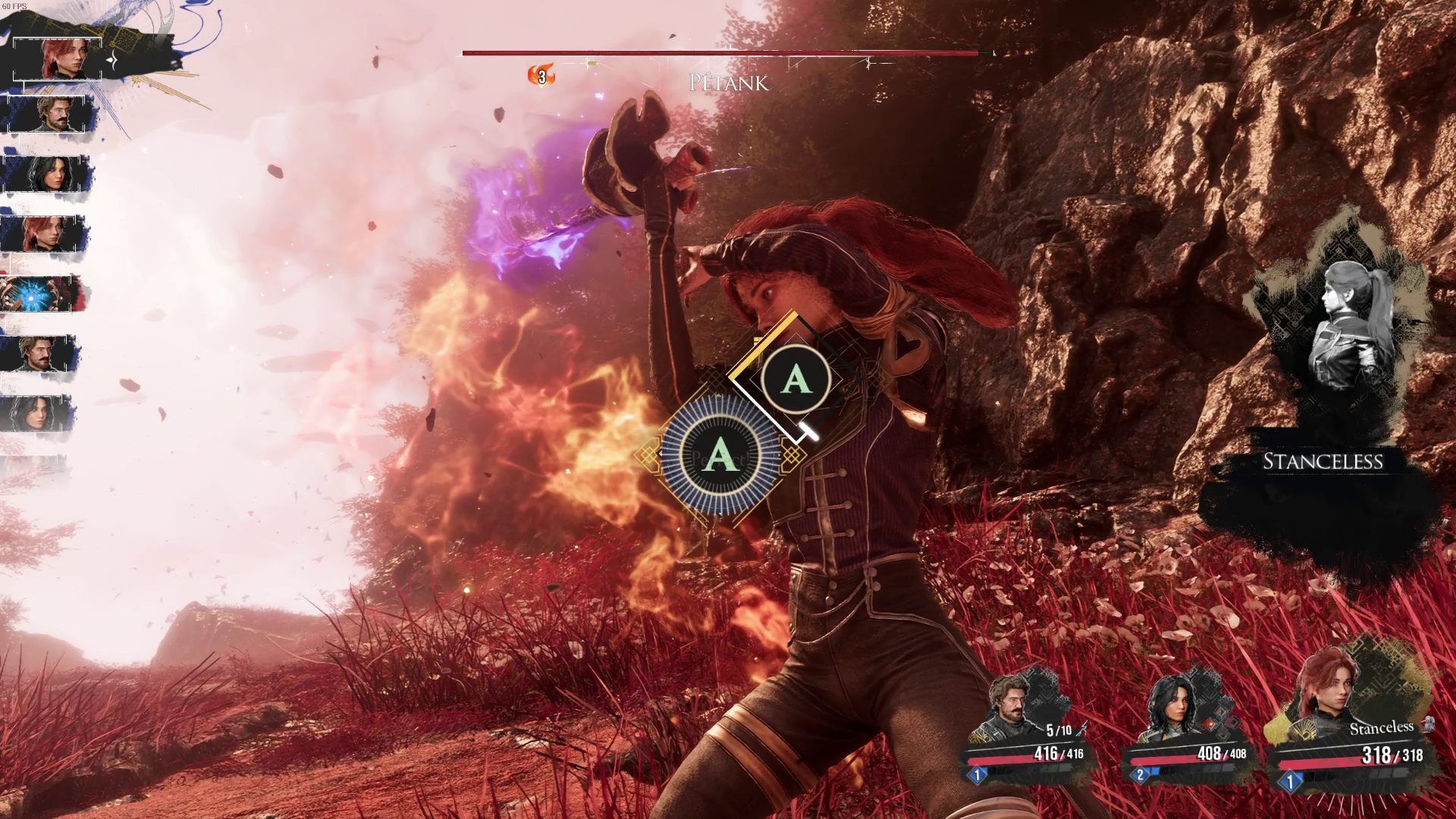Click the Pétank enemy icon in turn order
Viewport: 1456px width, 819px height.
(x=39, y=294)
